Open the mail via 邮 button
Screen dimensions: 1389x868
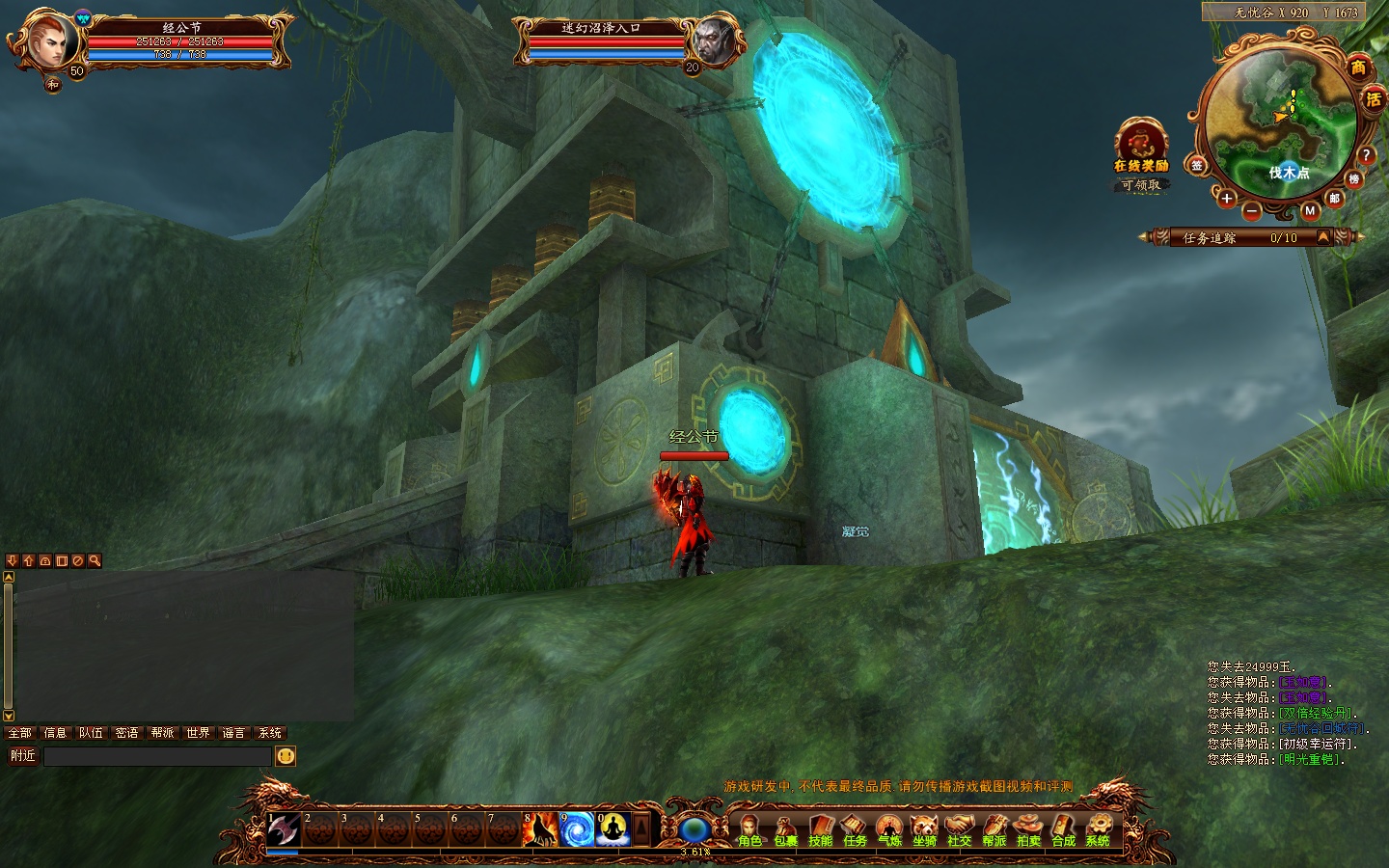click(x=1335, y=198)
